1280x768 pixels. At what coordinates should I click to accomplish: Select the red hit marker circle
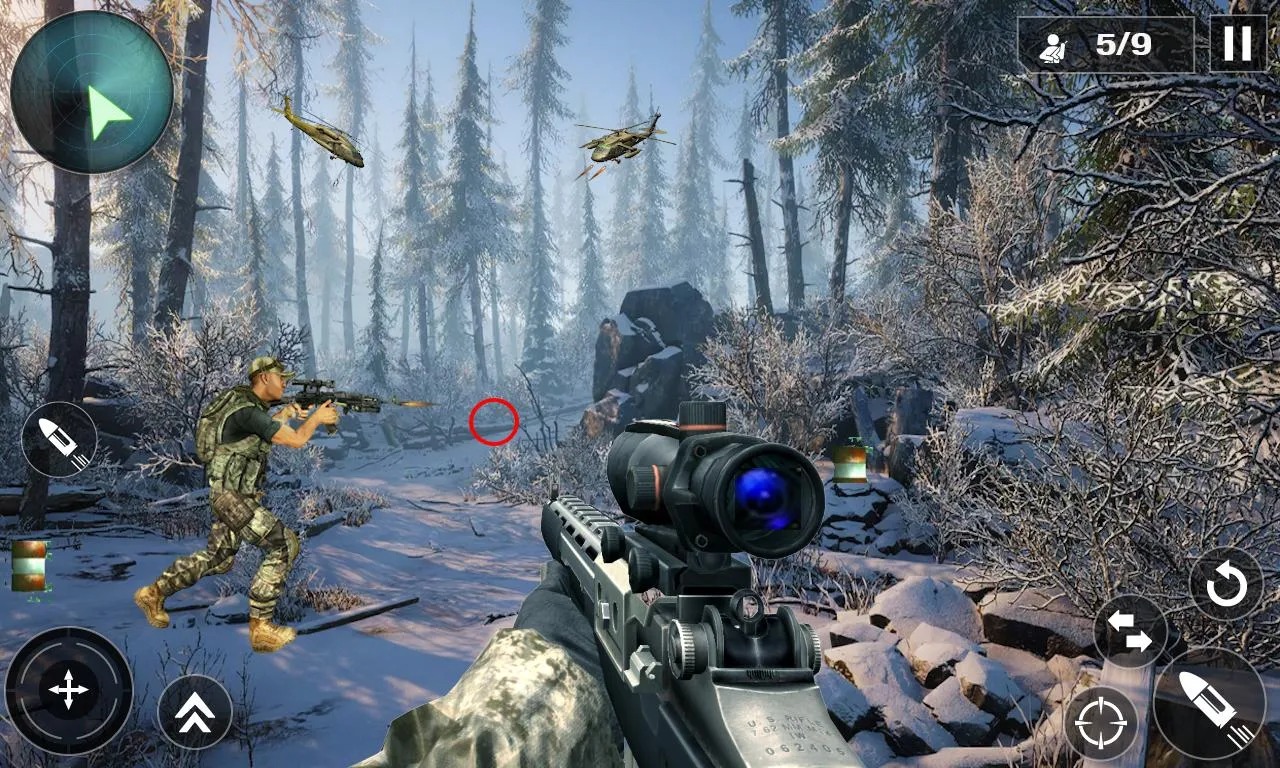click(x=492, y=421)
